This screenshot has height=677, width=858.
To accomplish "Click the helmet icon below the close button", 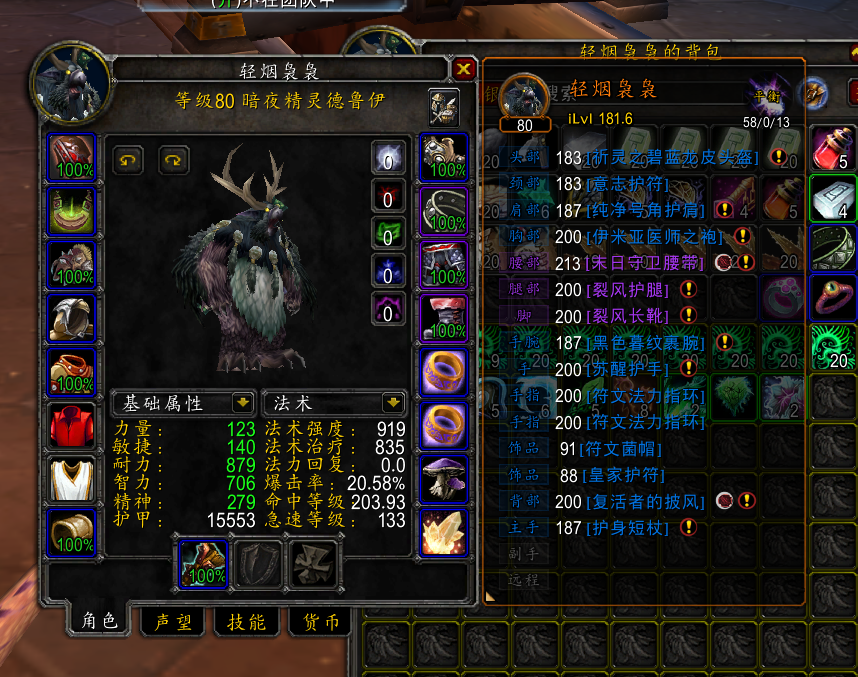I will tap(444, 103).
